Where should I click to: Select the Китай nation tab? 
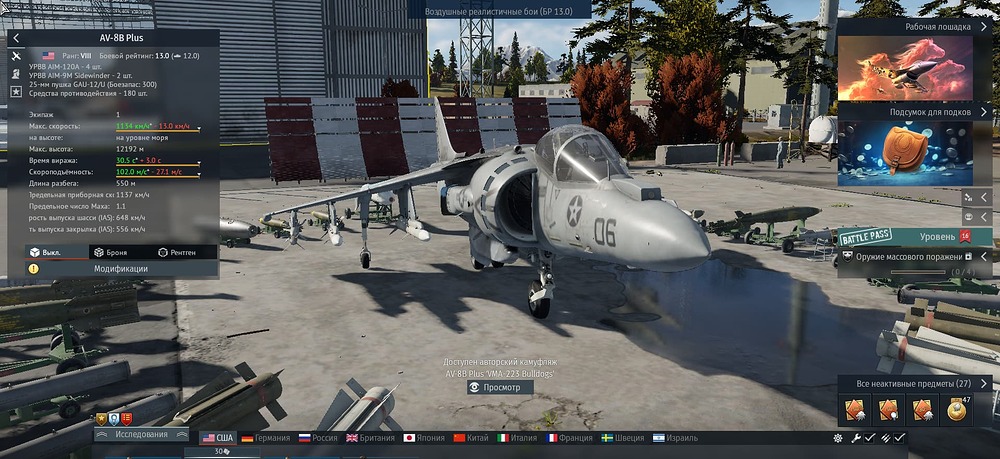tap(473, 438)
